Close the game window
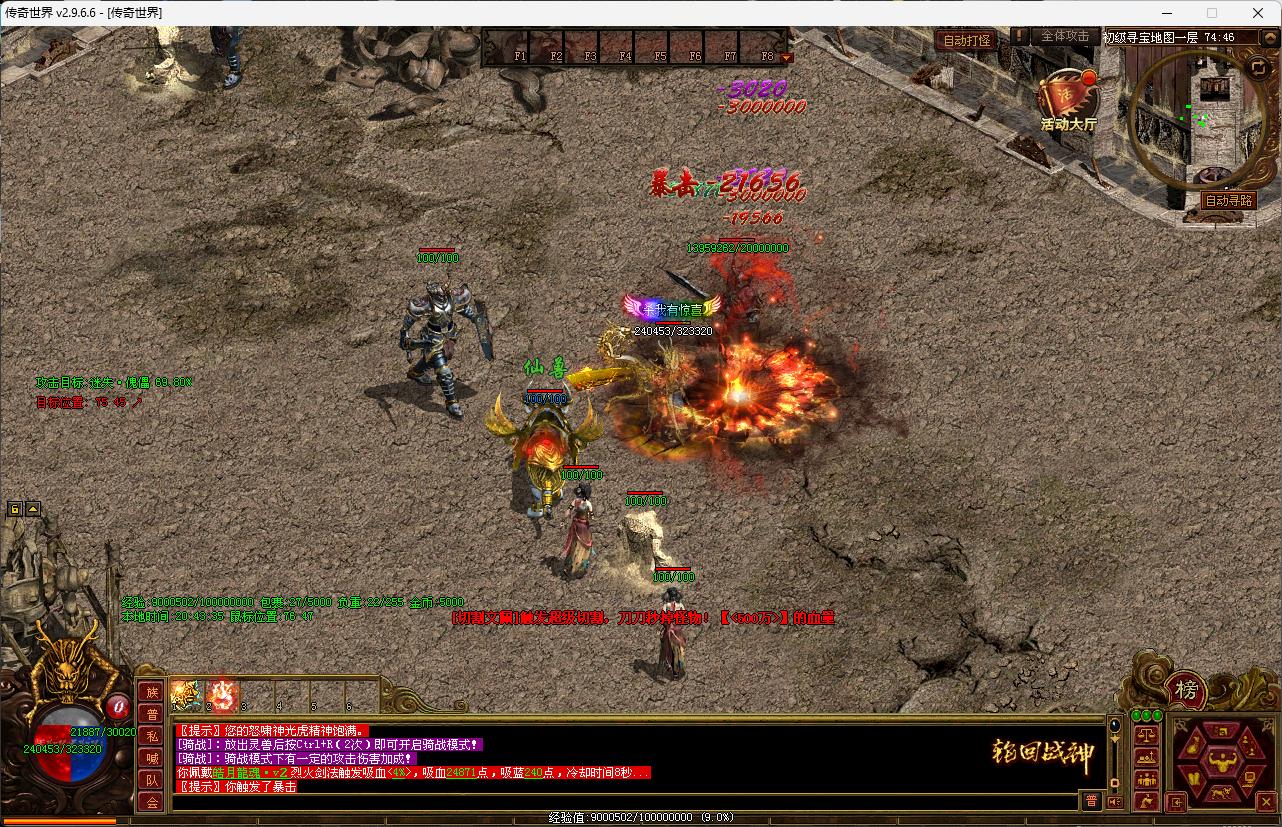The width and height of the screenshot is (1282, 827). 1258,13
